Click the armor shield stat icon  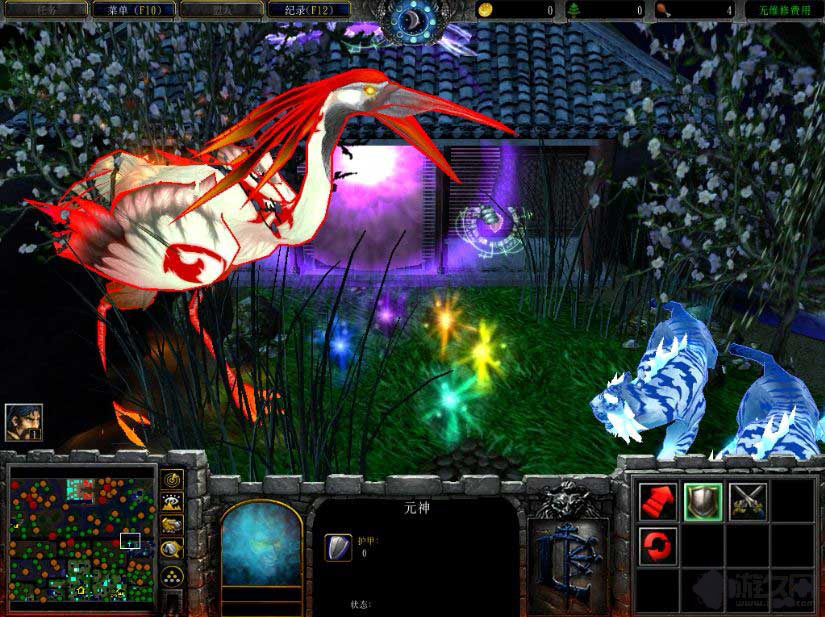[x=338, y=547]
